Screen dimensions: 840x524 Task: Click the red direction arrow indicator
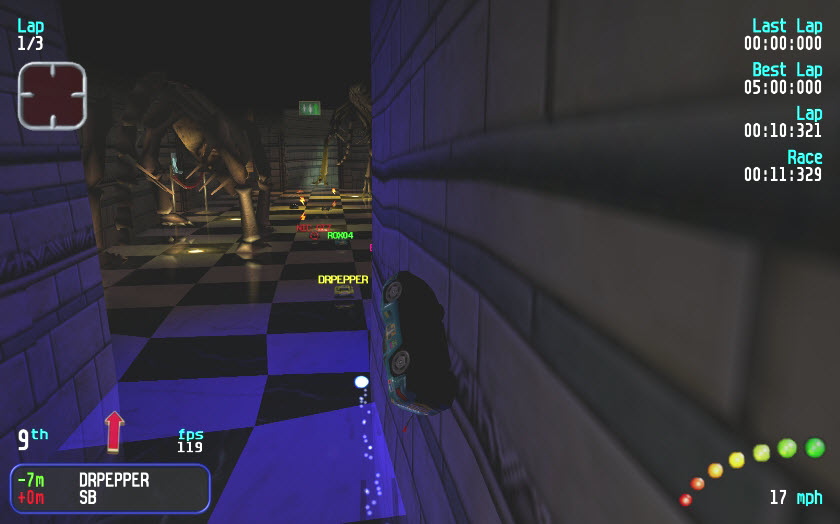pos(114,431)
